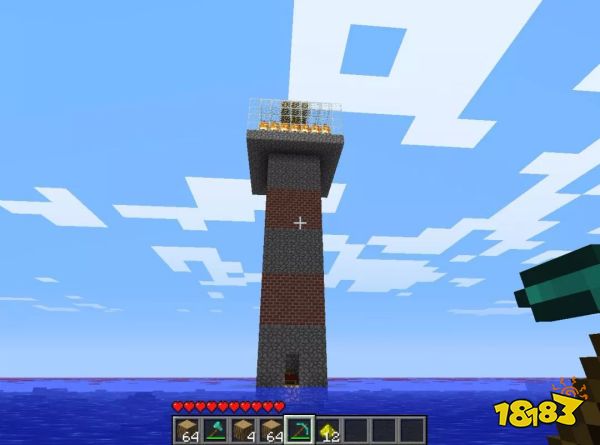600x445 pixels.
Task: Select the diamond pickaxe hotbar slot
Action: (x=299, y=430)
